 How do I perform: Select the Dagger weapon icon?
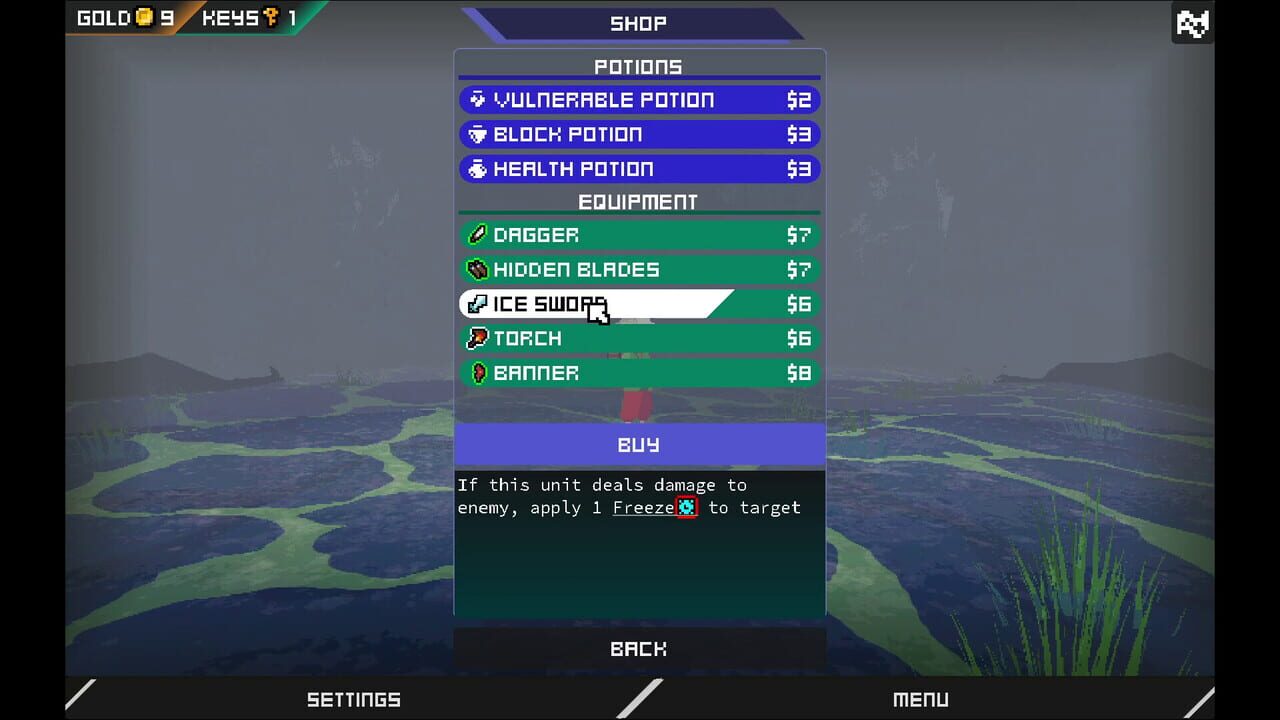pos(476,234)
